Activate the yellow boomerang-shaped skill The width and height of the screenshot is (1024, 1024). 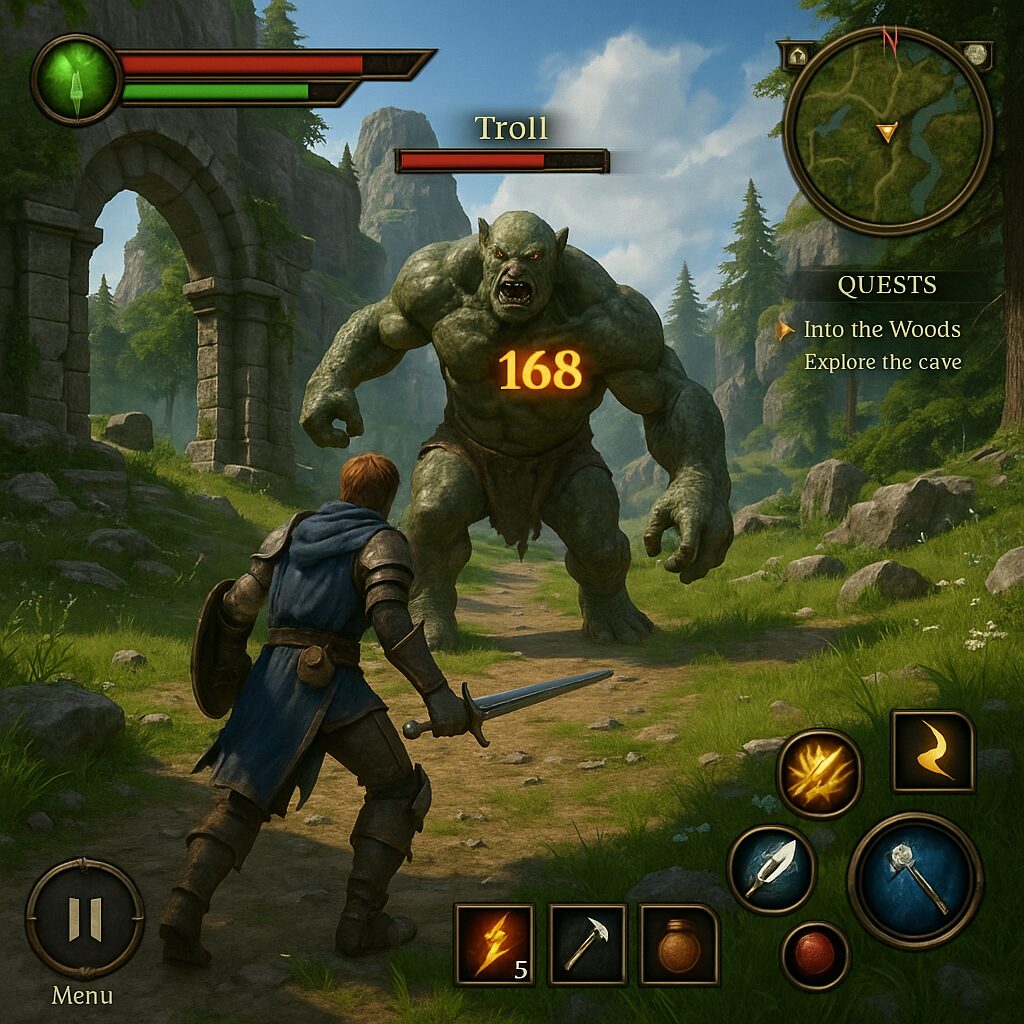pos(932,751)
